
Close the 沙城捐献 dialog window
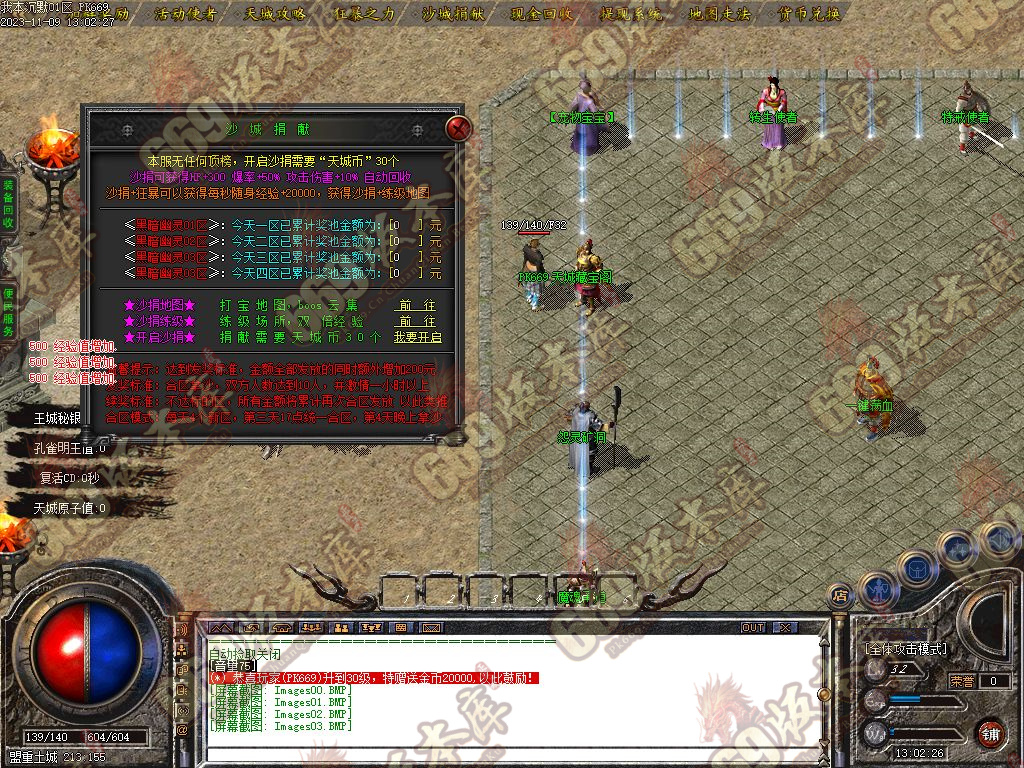click(x=458, y=128)
